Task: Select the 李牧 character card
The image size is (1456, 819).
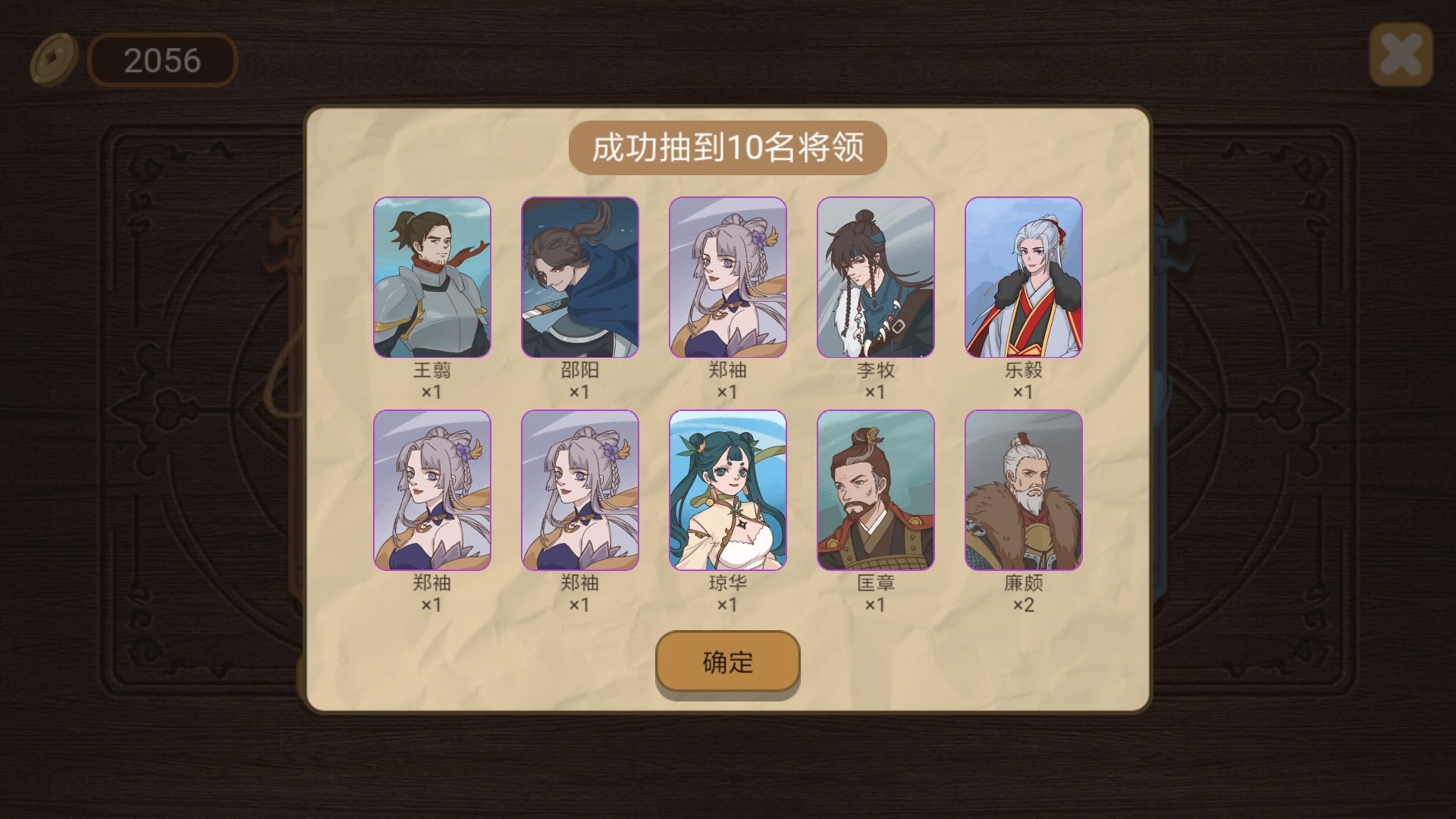Action: pos(876,278)
